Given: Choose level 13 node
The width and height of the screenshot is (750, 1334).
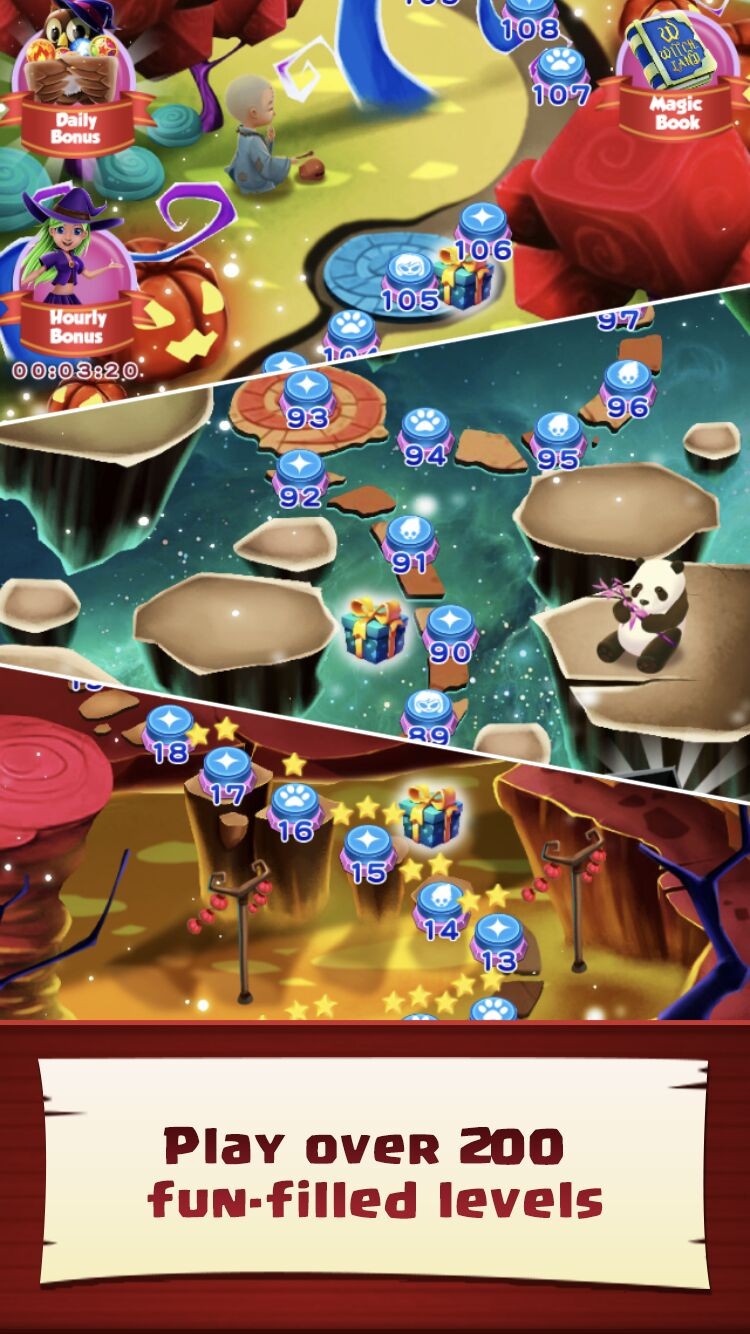Looking at the screenshot, I should pos(498,940).
